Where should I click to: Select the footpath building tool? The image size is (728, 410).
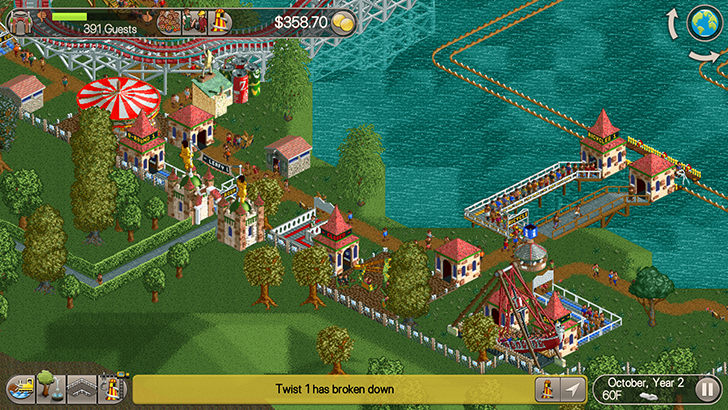point(80,389)
